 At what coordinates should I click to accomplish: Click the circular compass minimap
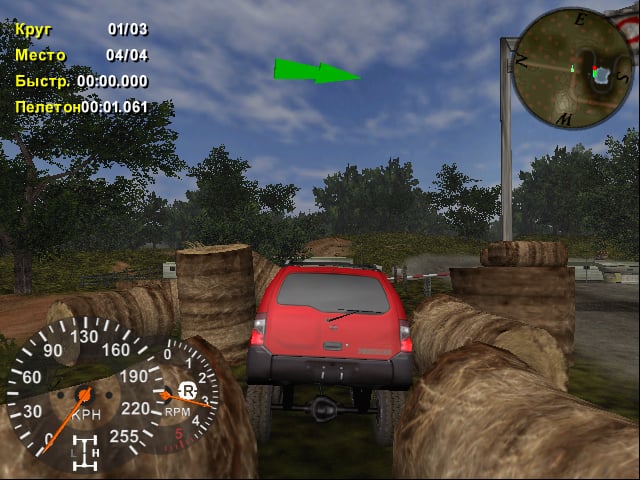tap(573, 68)
